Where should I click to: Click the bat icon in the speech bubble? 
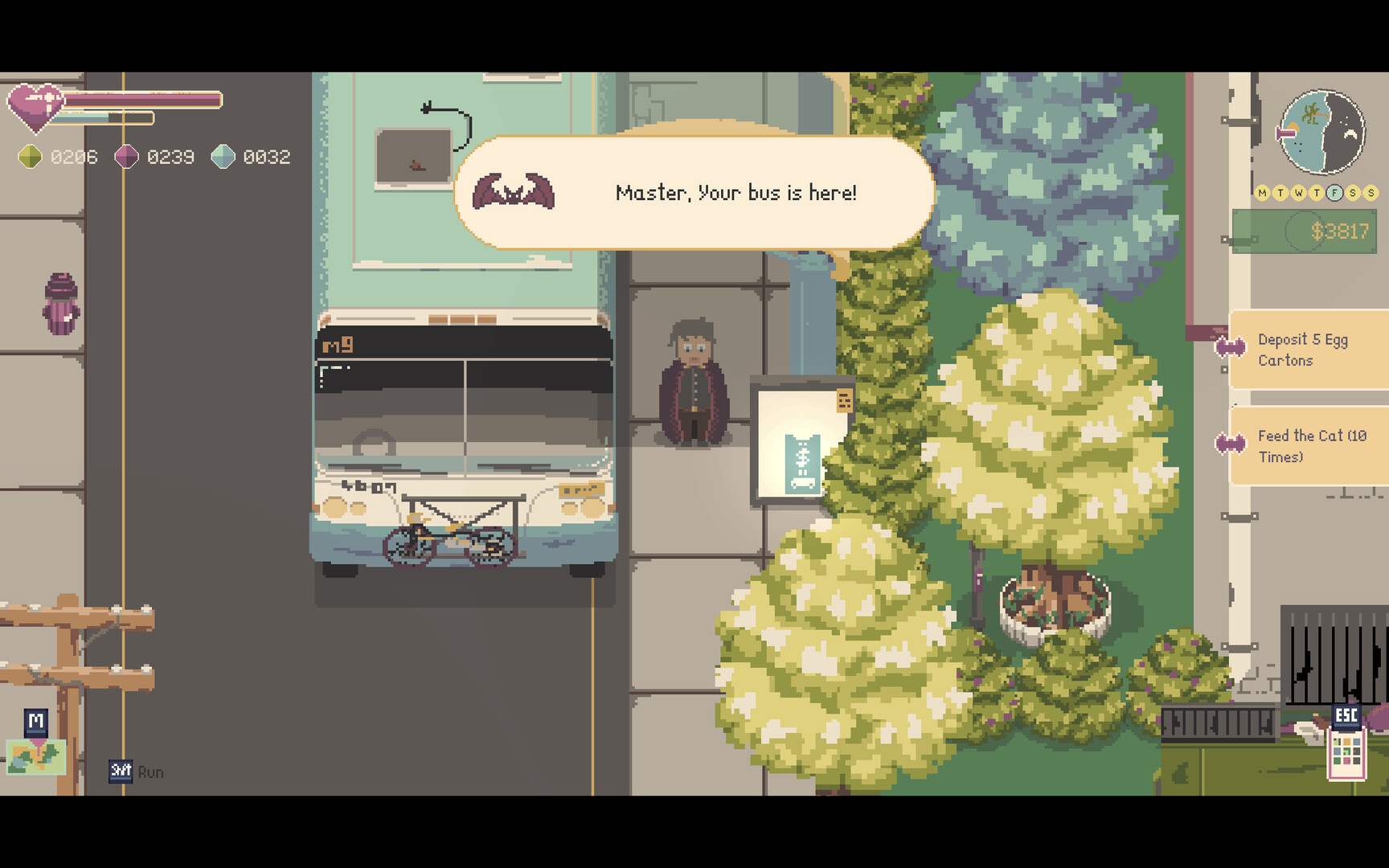(x=514, y=191)
